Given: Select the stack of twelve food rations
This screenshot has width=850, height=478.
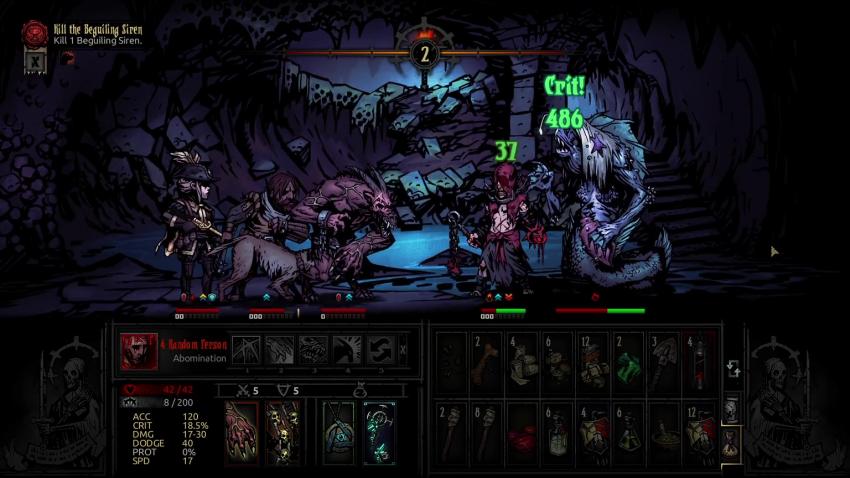Looking at the screenshot, I should pos(593,361).
